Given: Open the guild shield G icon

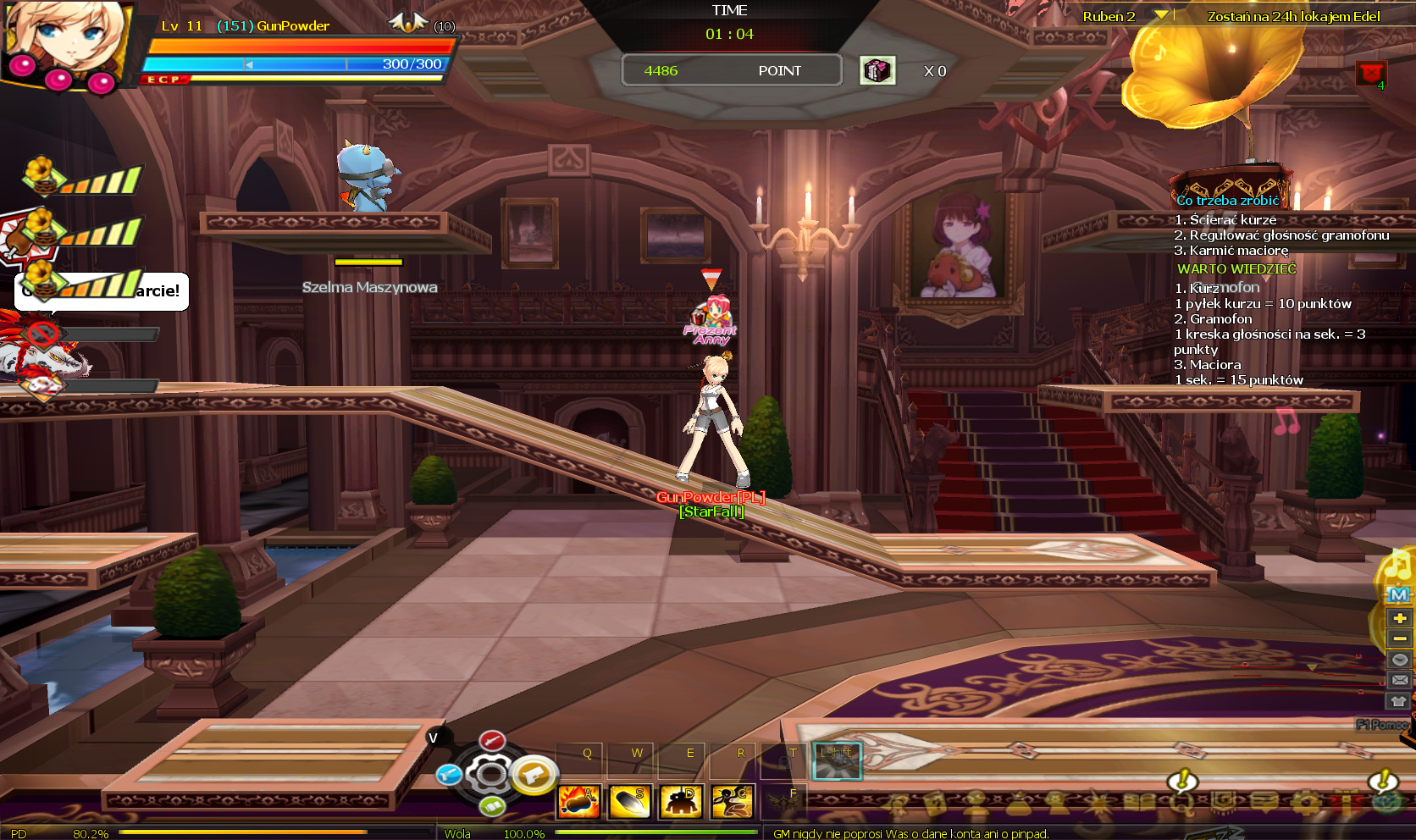Looking at the screenshot, I should pyautogui.click(x=1223, y=801).
